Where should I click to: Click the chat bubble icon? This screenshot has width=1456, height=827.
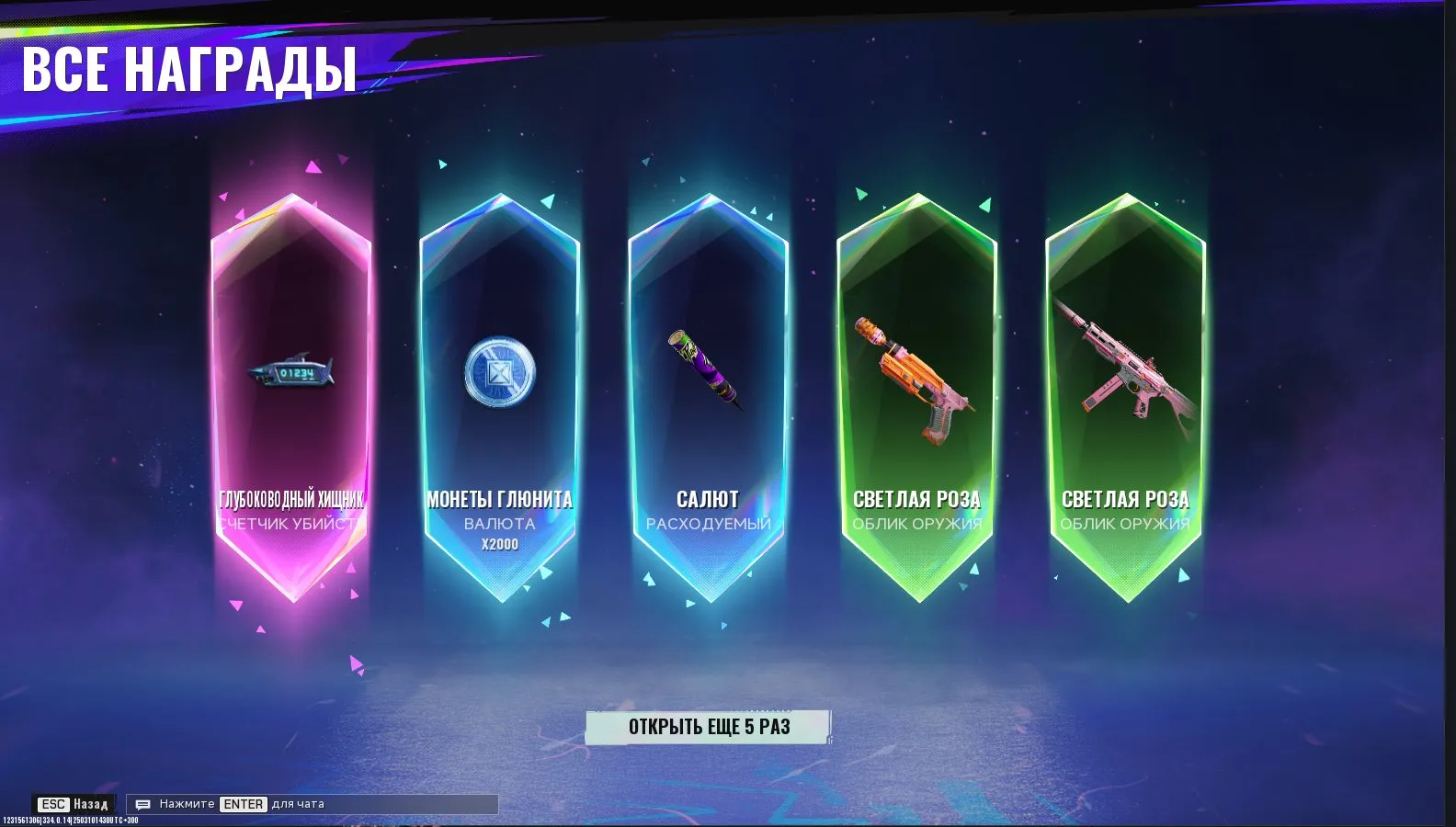pyautogui.click(x=142, y=803)
